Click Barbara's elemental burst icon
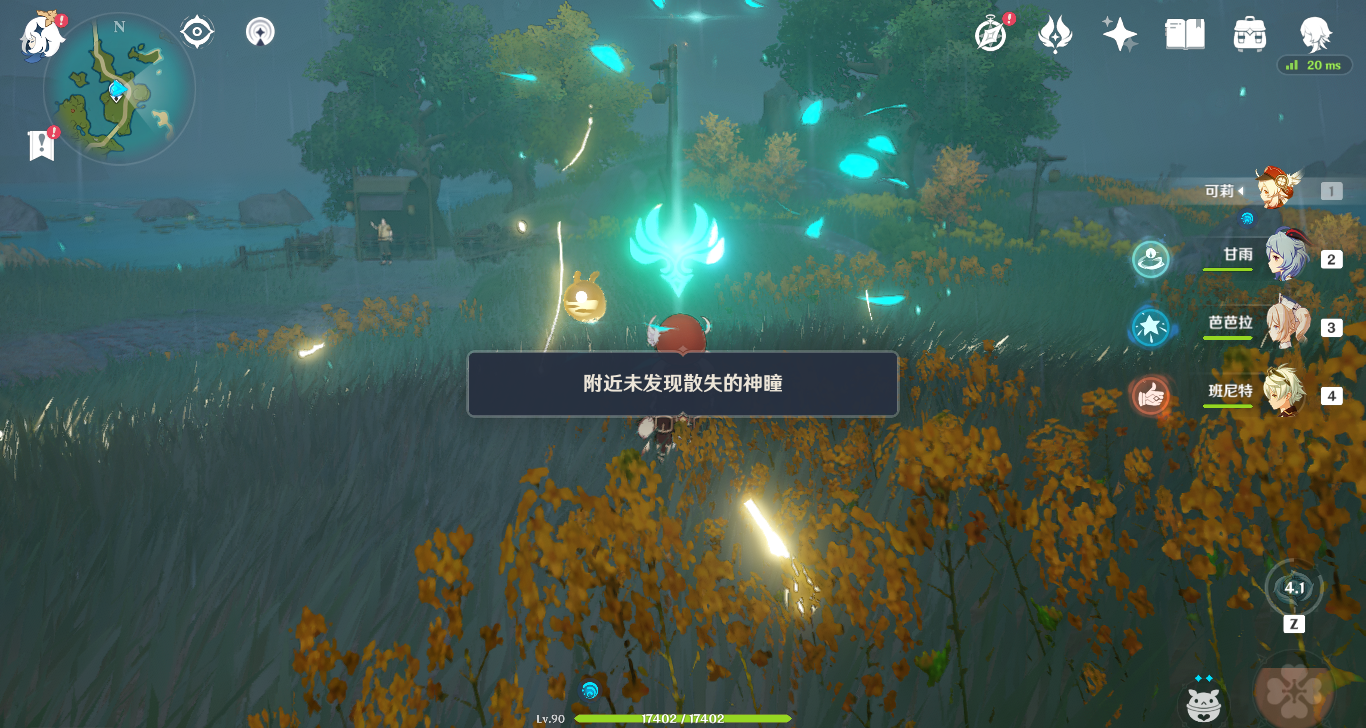 coord(1151,326)
